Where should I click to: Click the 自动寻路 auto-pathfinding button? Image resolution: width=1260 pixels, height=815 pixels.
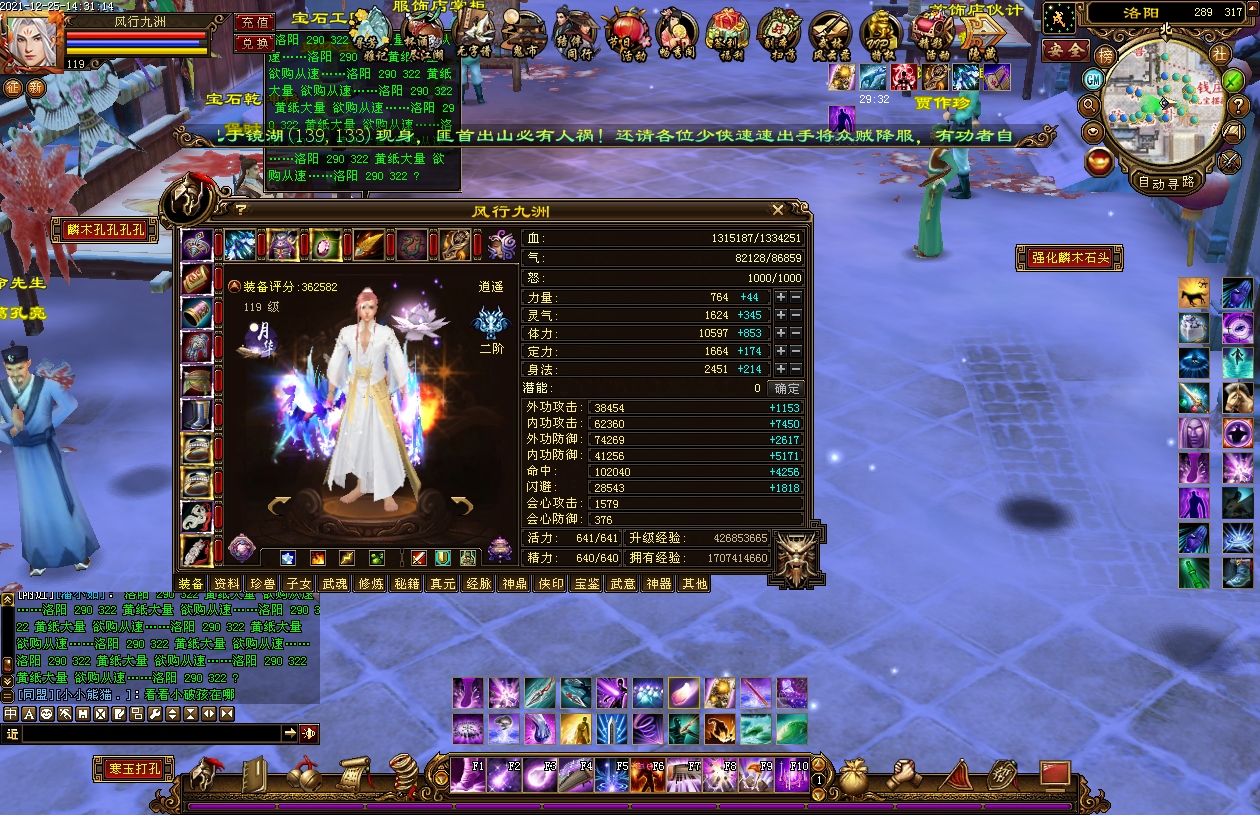tap(1166, 182)
